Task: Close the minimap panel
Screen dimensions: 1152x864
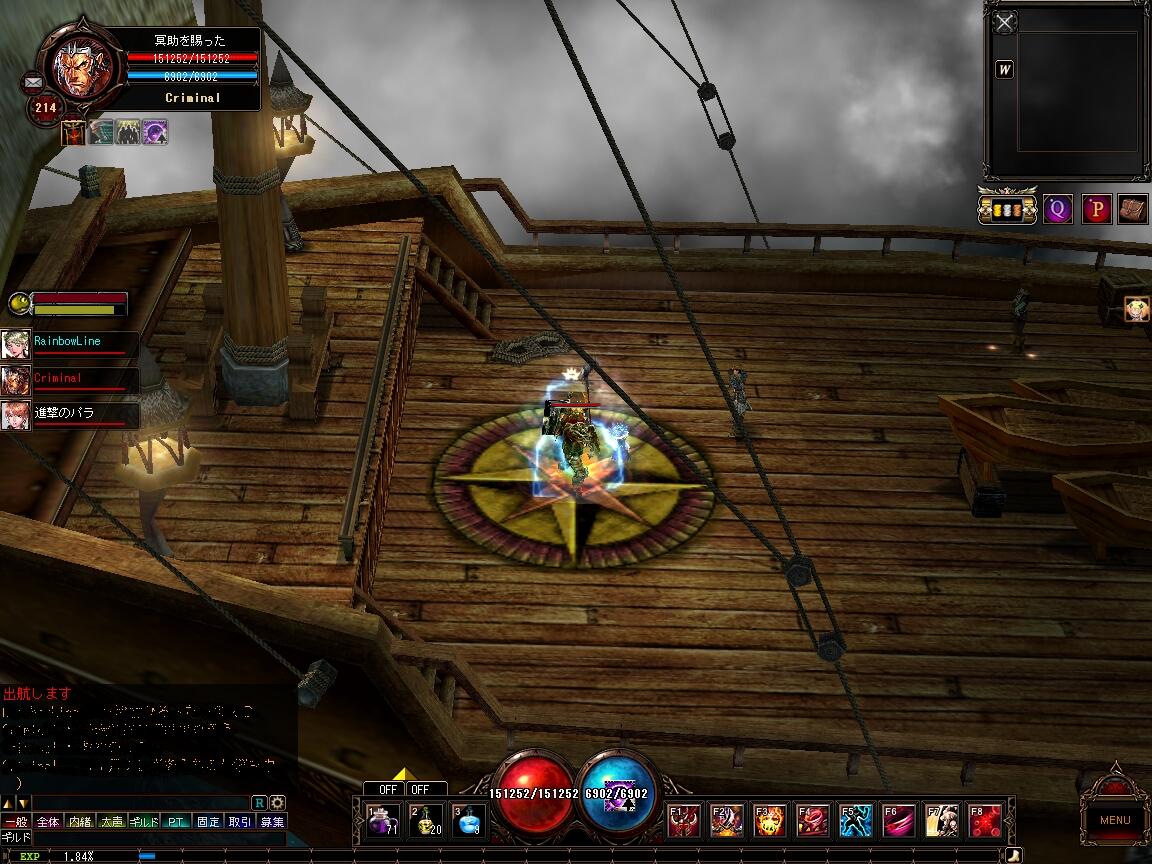Action: pos(1006,22)
